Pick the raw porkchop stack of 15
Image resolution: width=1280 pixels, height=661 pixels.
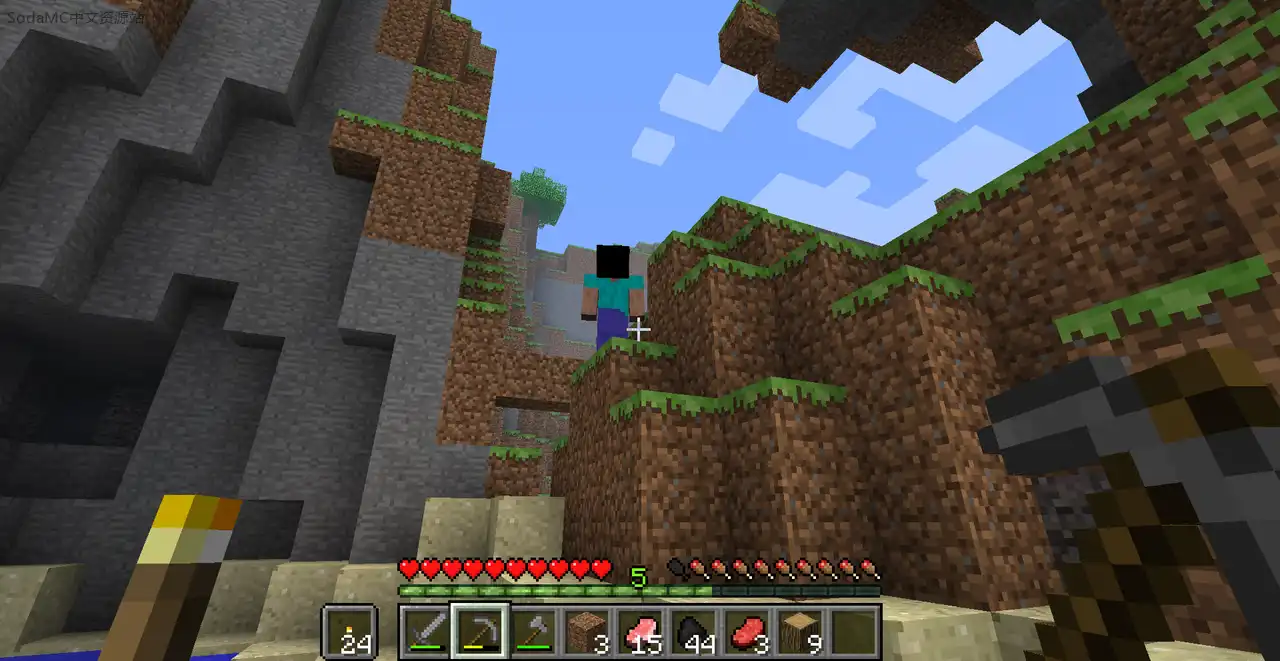click(x=641, y=631)
